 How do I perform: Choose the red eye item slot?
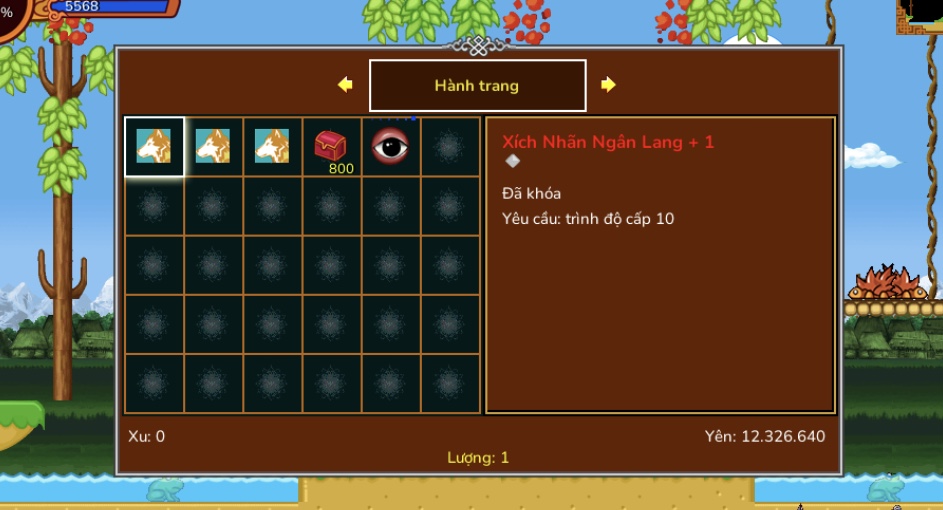click(390, 147)
